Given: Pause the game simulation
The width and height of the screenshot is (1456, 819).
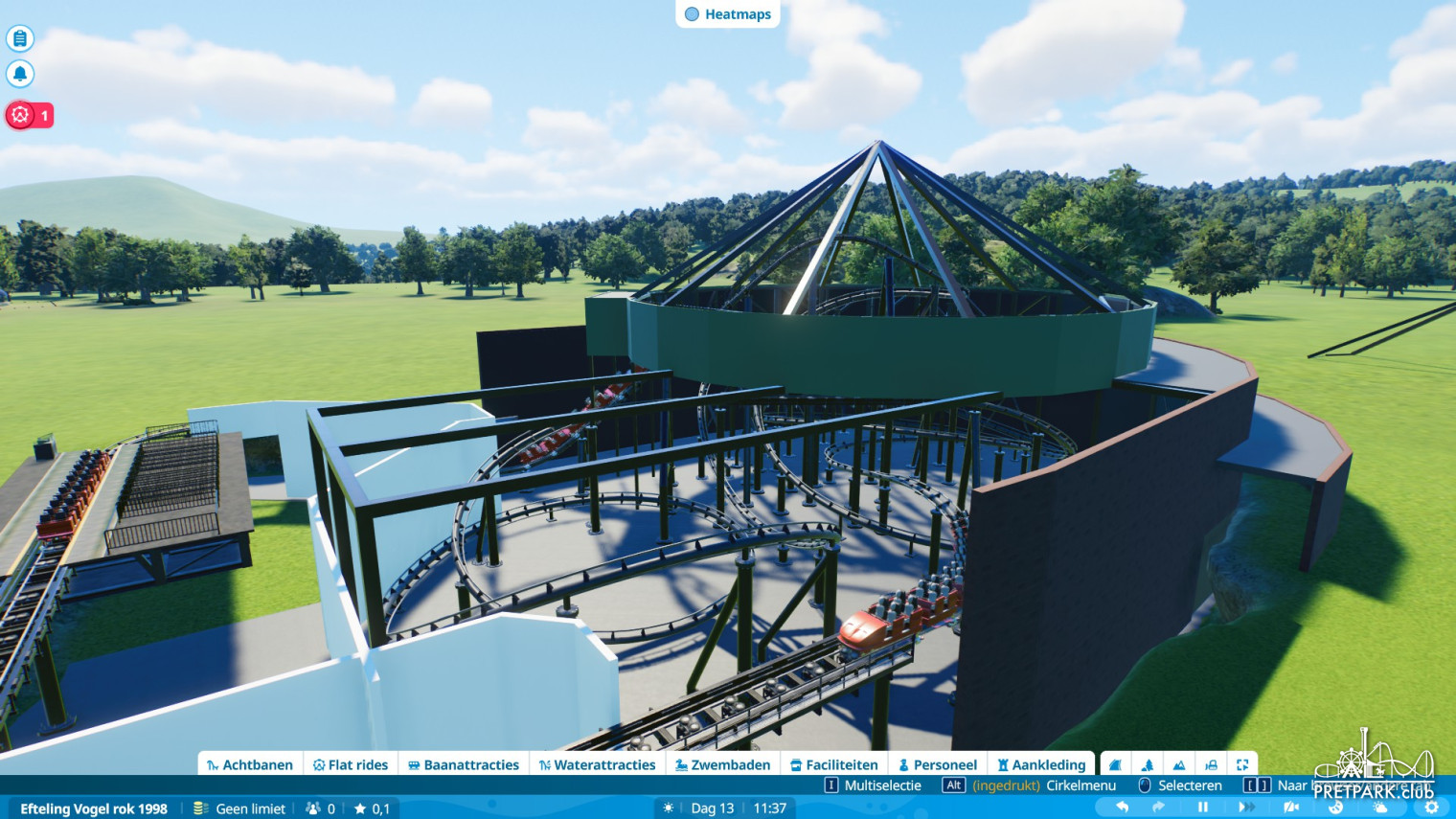Looking at the screenshot, I should [x=1203, y=808].
